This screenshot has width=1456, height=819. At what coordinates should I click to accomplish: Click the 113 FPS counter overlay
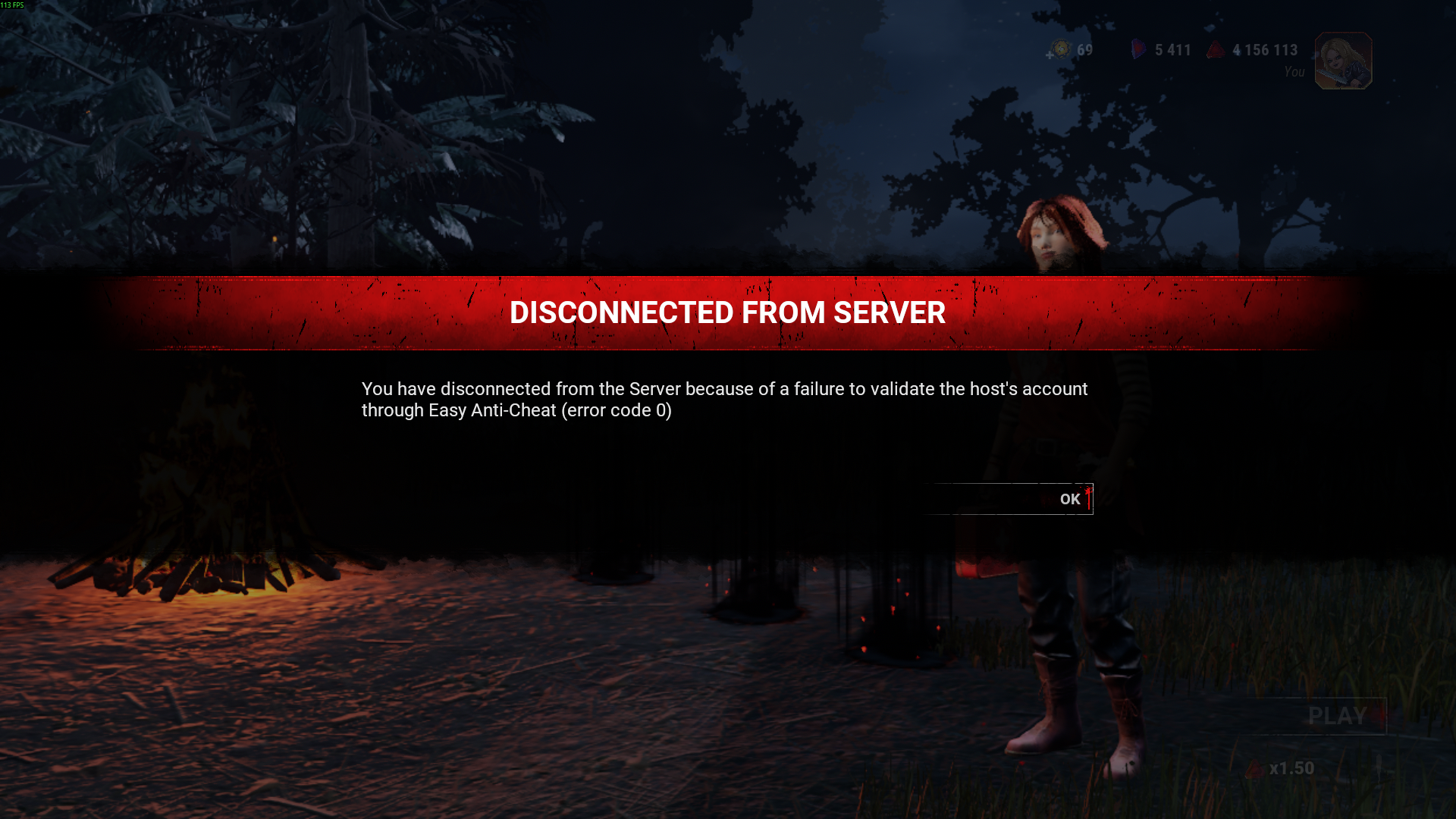[x=14, y=5]
